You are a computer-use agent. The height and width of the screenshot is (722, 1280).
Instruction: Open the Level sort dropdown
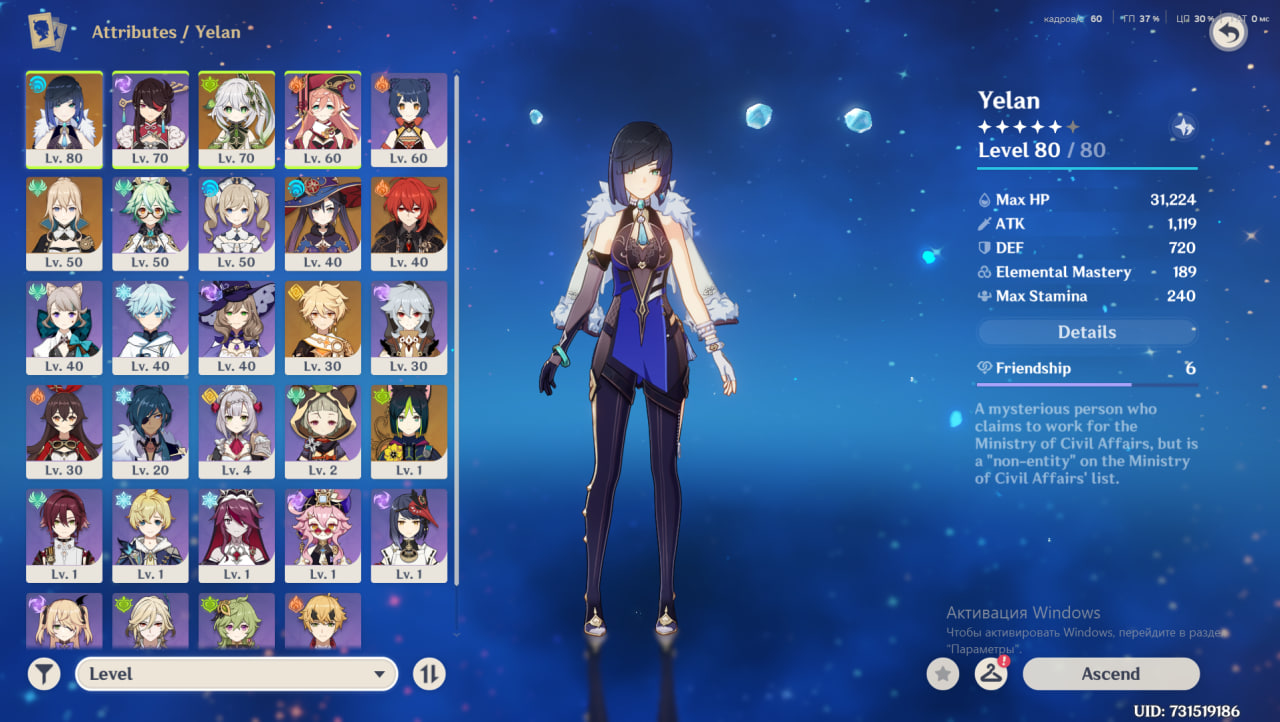point(236,674)
